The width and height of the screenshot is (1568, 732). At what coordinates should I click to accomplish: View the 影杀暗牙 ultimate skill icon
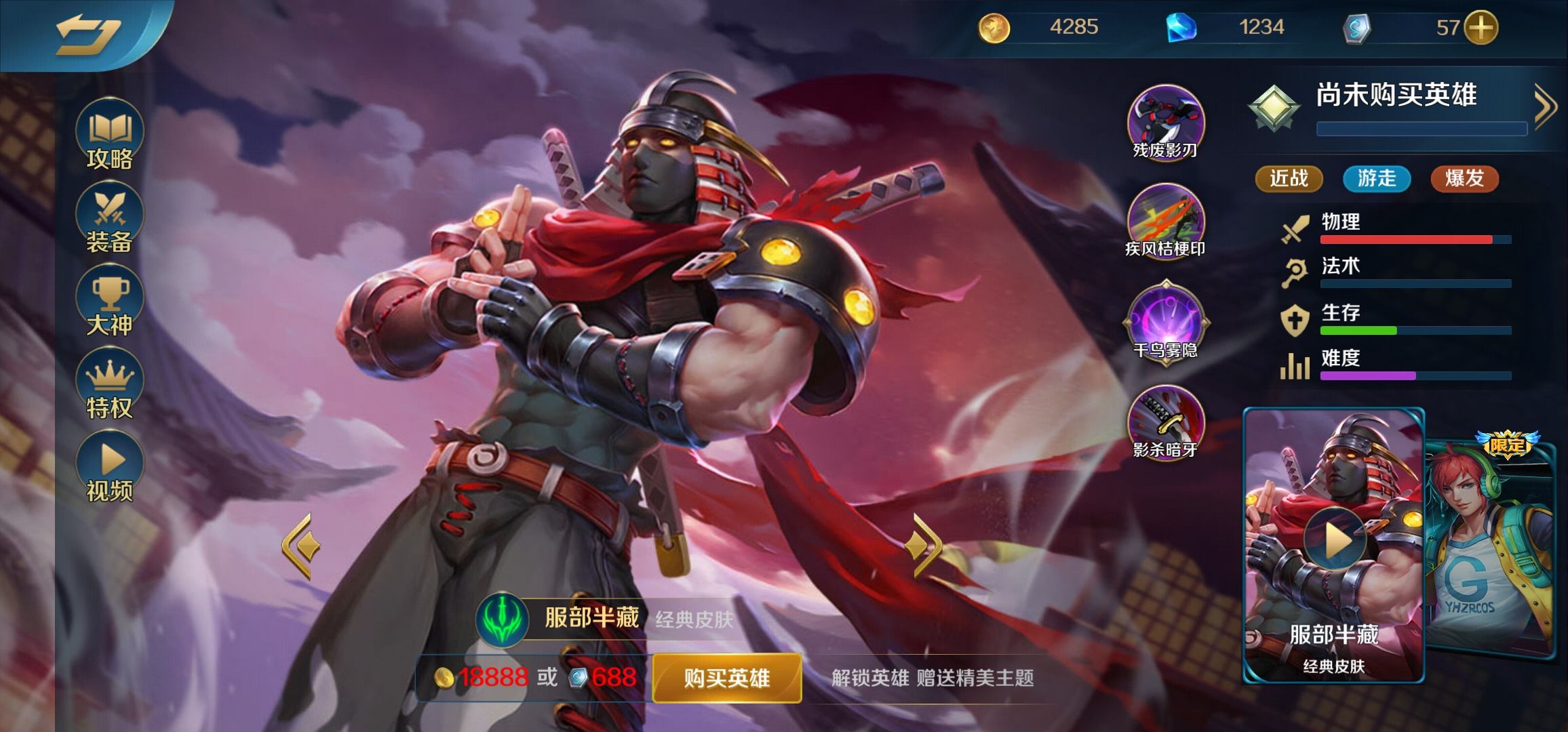tap(1165, 422)
